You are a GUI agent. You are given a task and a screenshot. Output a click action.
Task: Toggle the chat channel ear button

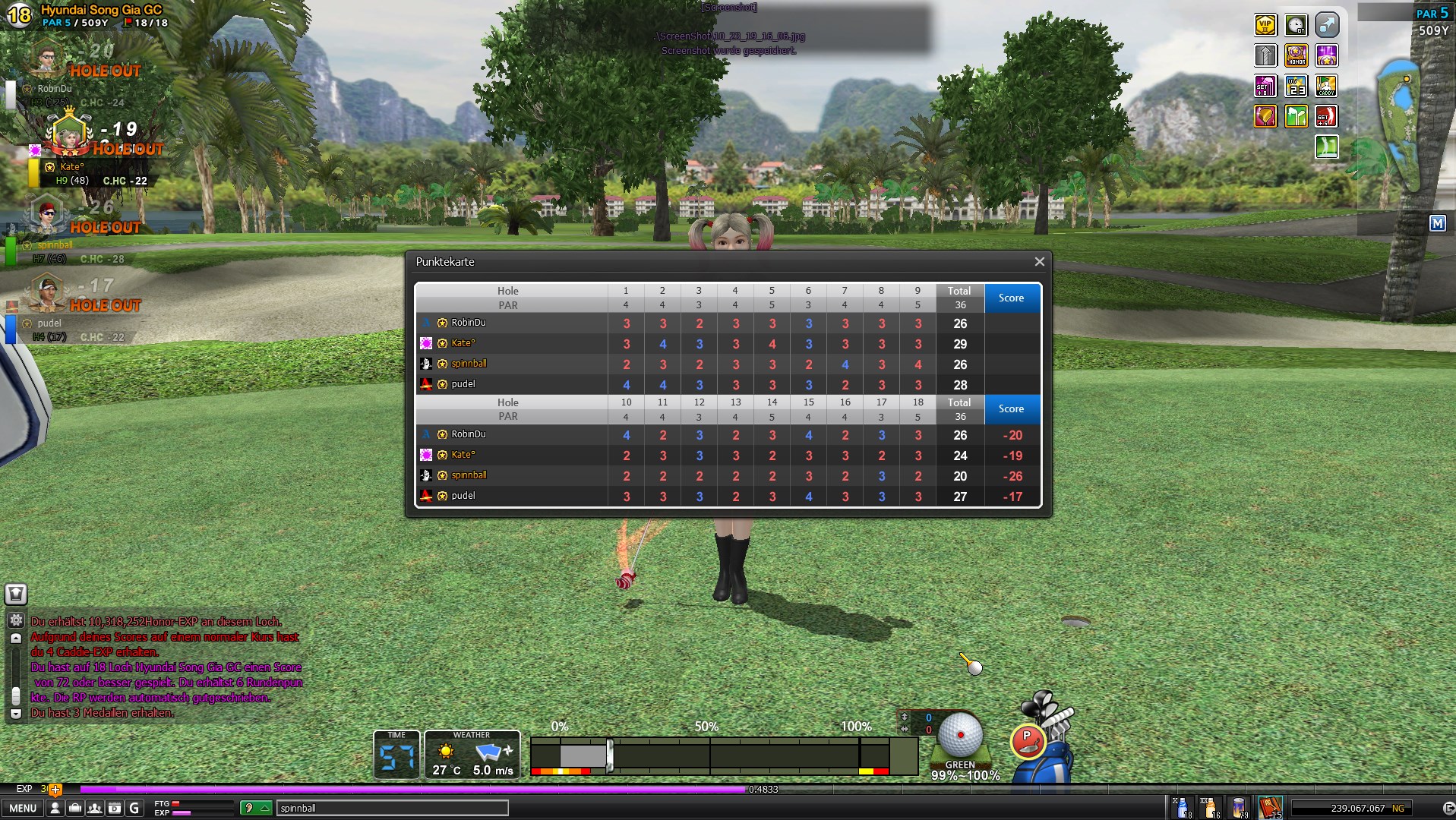pyautogui.click(x=255, y=808)
